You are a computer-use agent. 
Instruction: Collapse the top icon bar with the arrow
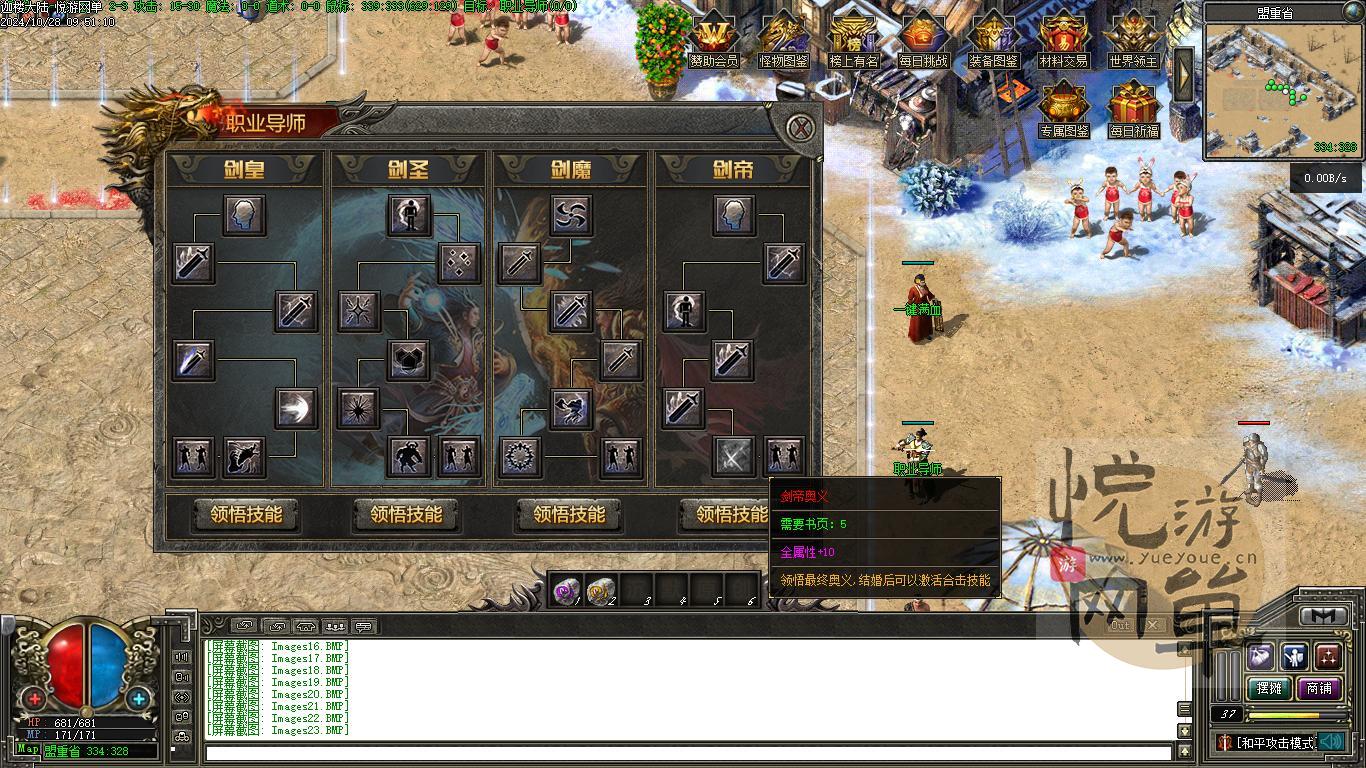click(x=1184, y=72)
